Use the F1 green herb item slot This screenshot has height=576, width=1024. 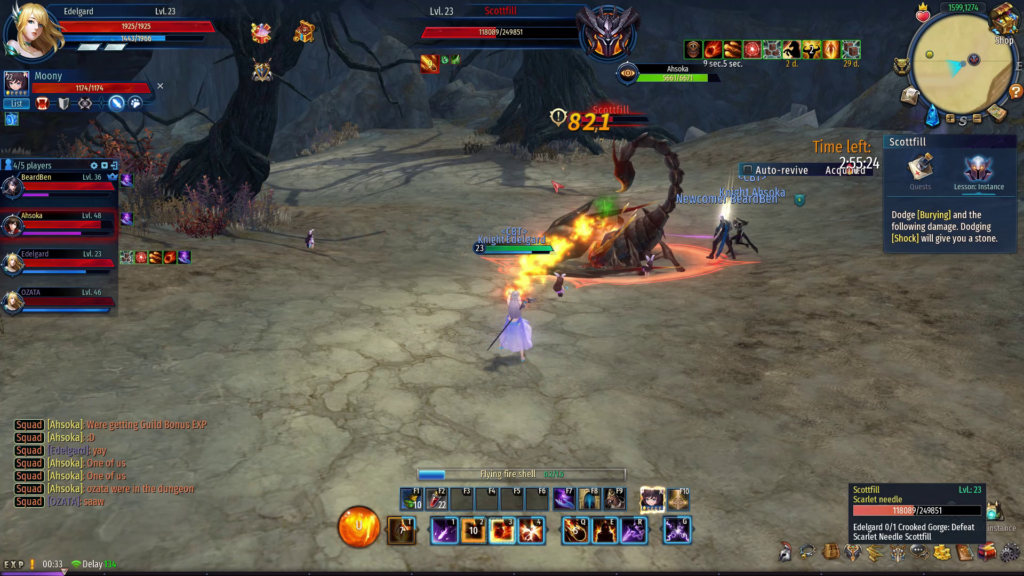[x=411, y=499]
